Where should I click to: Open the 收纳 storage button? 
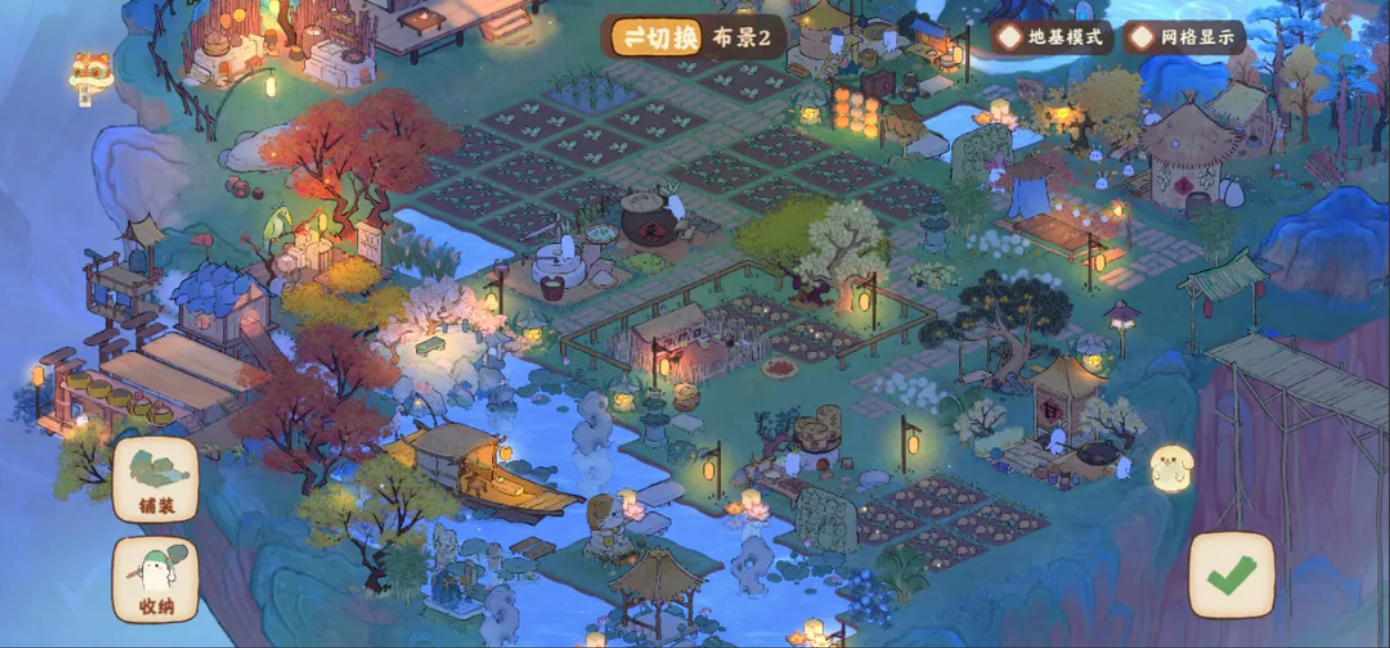[155, 580]
